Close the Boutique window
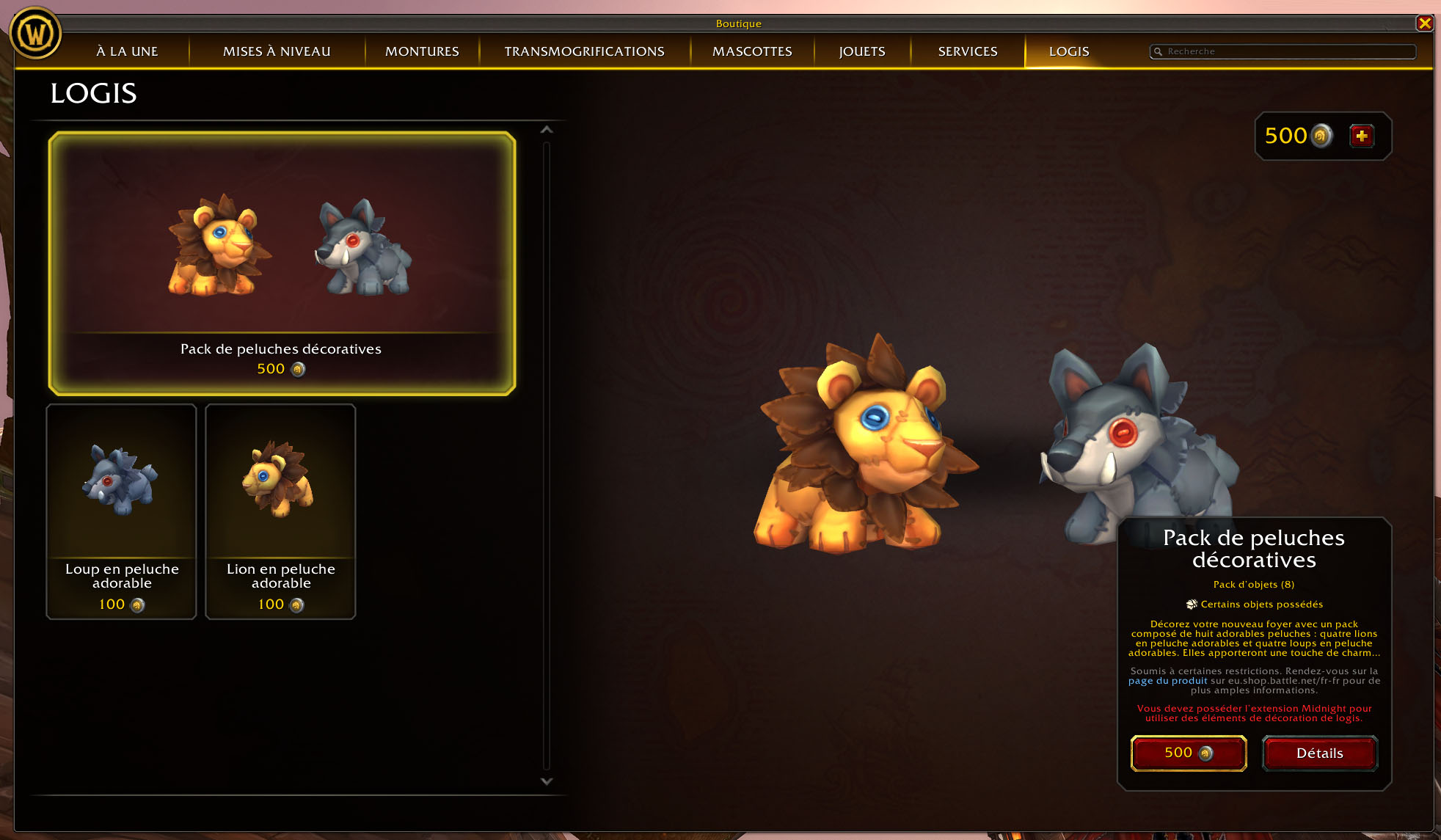The height and width of the screenshot is (840, 1441). (1425, 23)
